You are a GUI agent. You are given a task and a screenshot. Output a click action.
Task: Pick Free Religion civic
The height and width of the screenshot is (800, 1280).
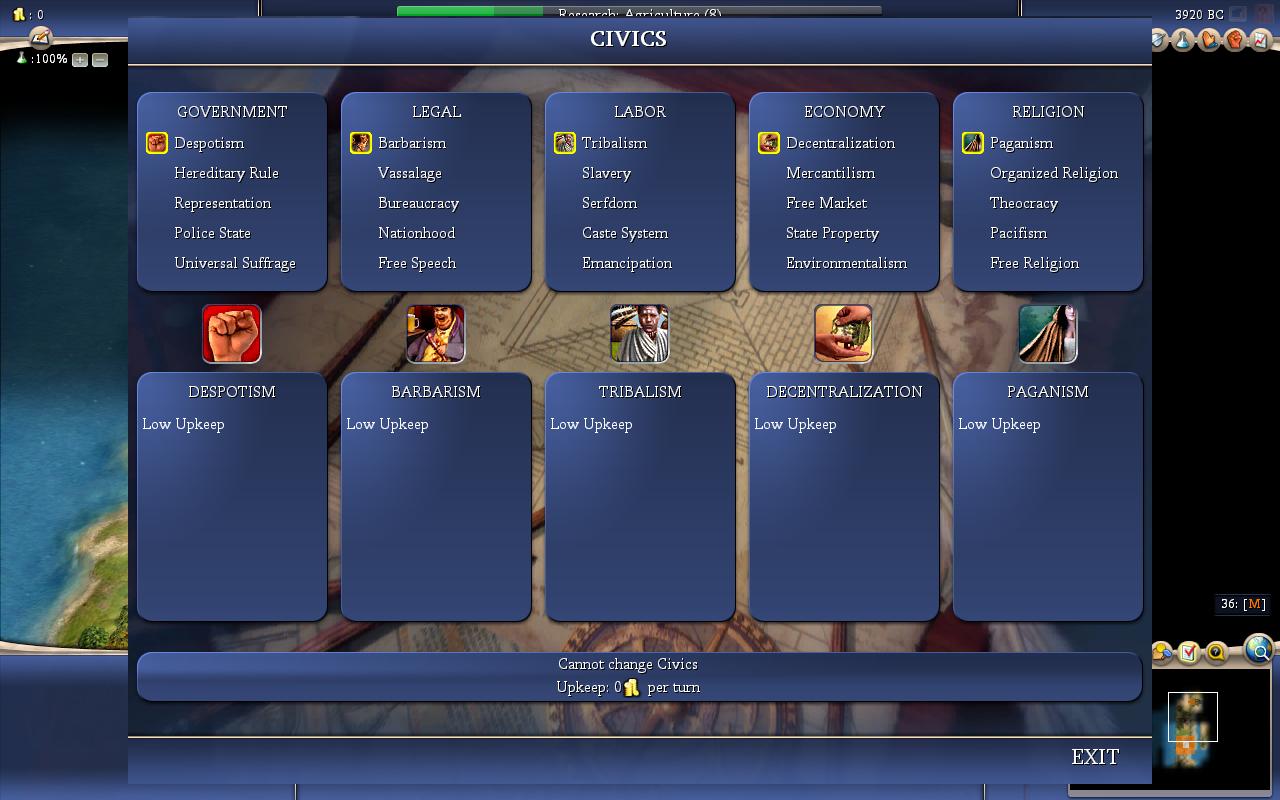click(1034, 263)
